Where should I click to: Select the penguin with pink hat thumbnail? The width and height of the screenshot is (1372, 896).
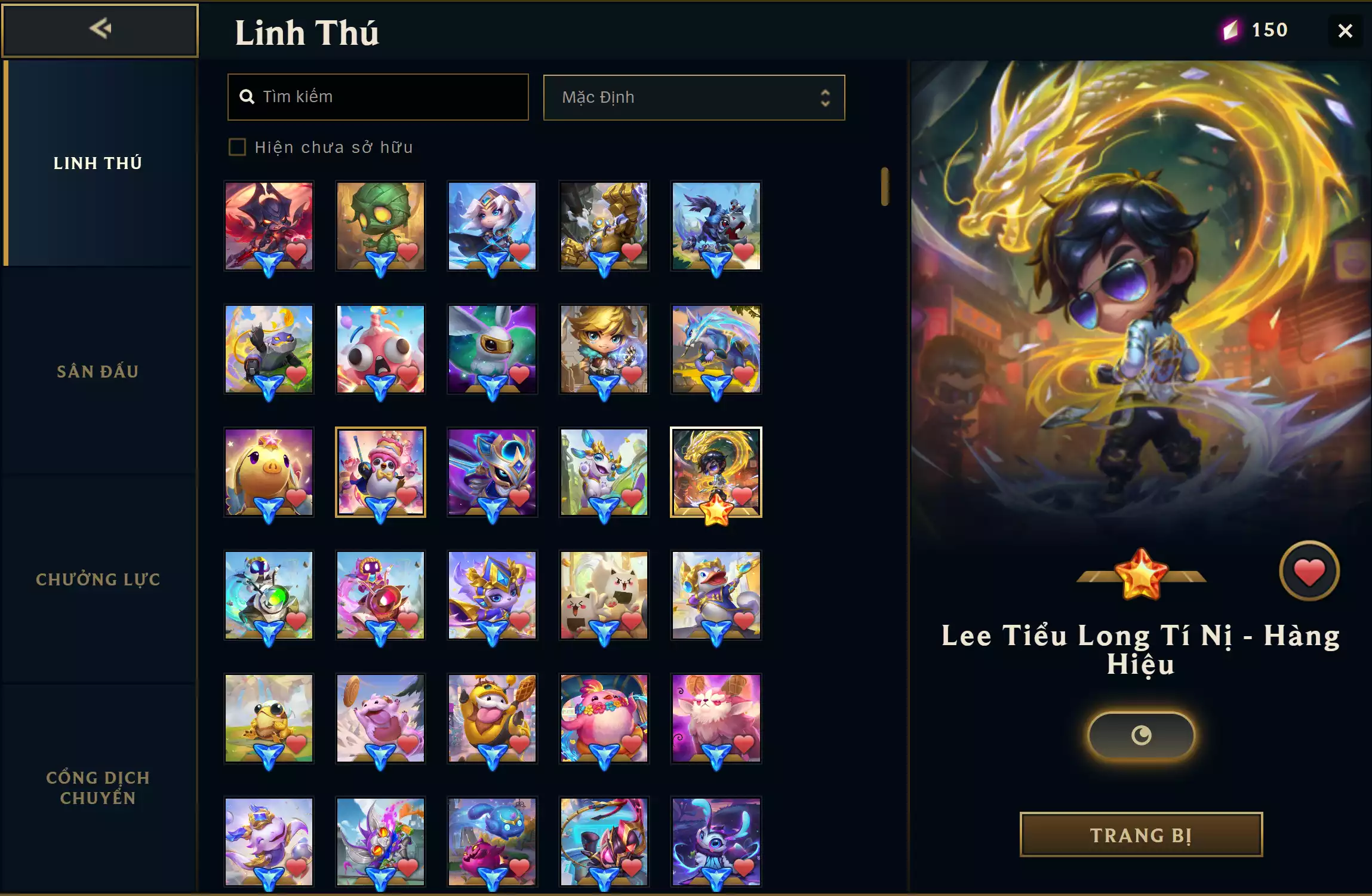(x=380, y=472)
